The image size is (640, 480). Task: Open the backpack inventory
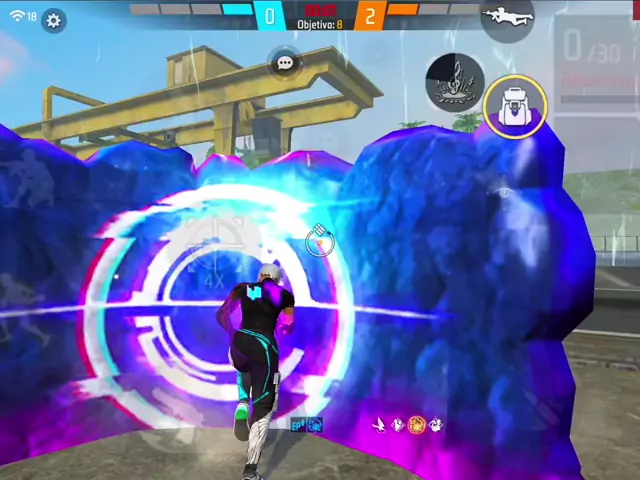click(515, 106)
